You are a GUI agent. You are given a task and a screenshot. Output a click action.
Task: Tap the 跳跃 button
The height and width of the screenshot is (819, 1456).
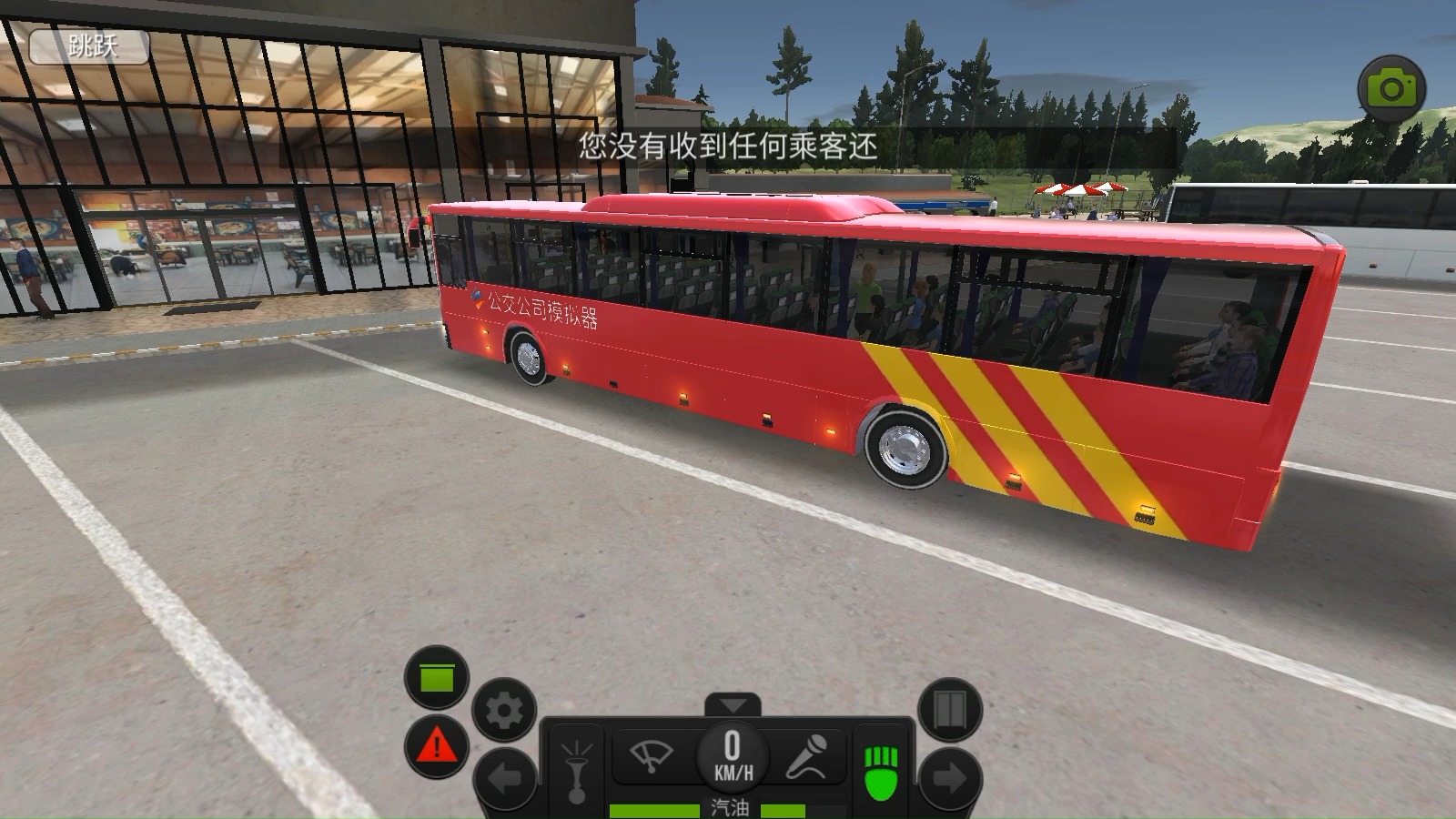point(90,46)
